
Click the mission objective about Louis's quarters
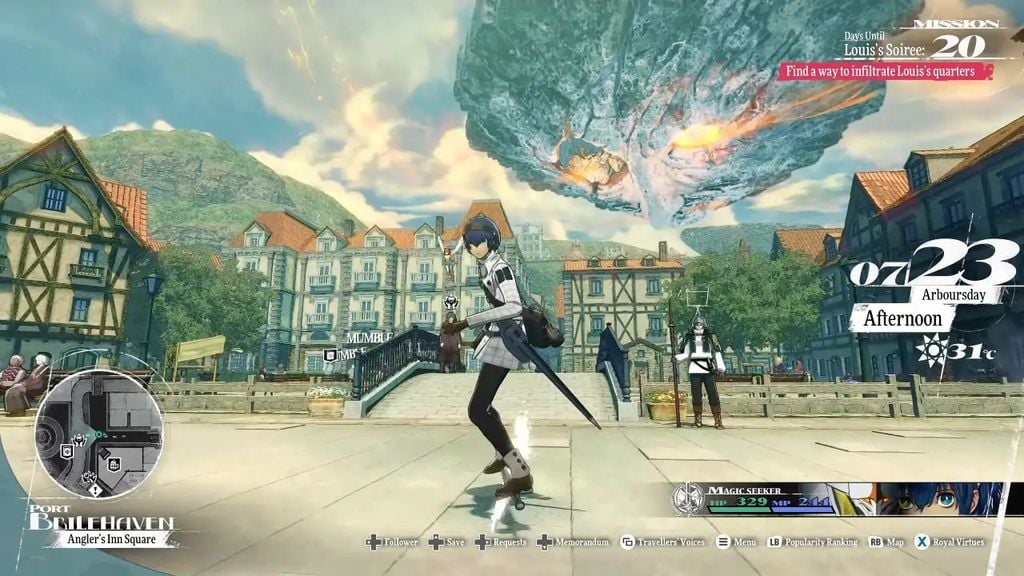coord(886,71)
